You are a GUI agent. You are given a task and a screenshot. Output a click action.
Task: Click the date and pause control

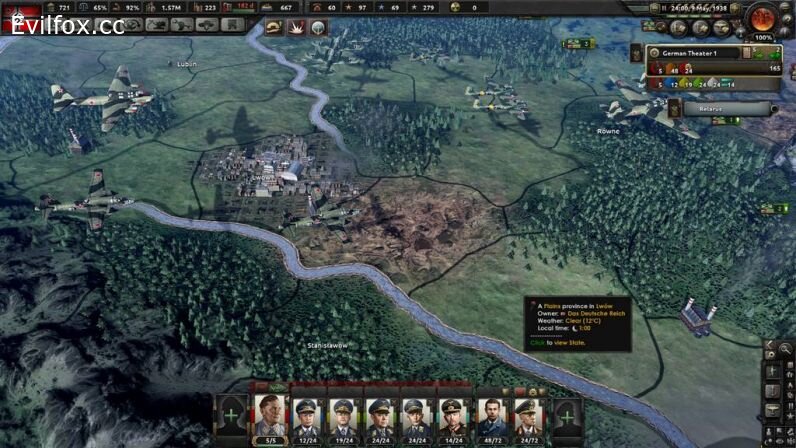[x=694, y=7]
